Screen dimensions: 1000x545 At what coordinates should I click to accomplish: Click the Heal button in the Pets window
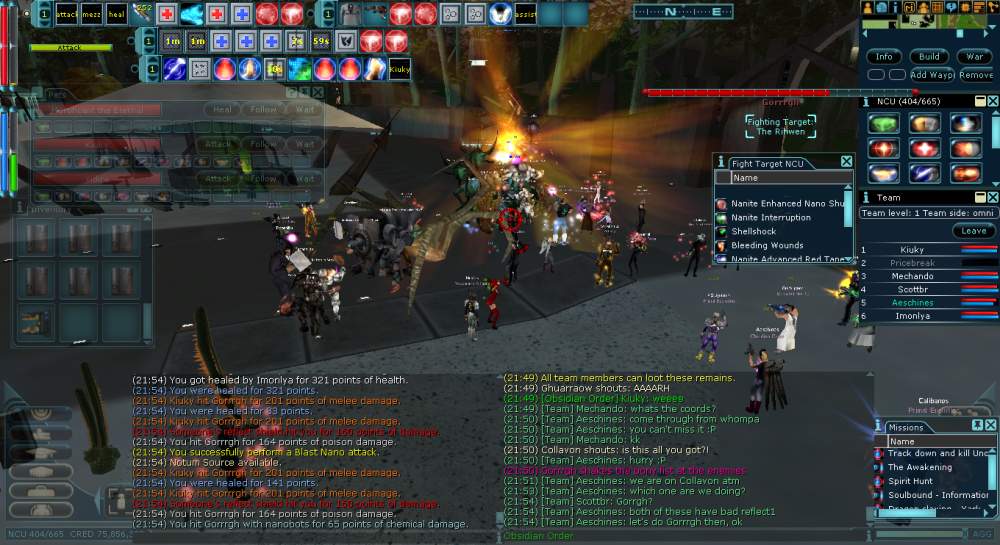223,110
